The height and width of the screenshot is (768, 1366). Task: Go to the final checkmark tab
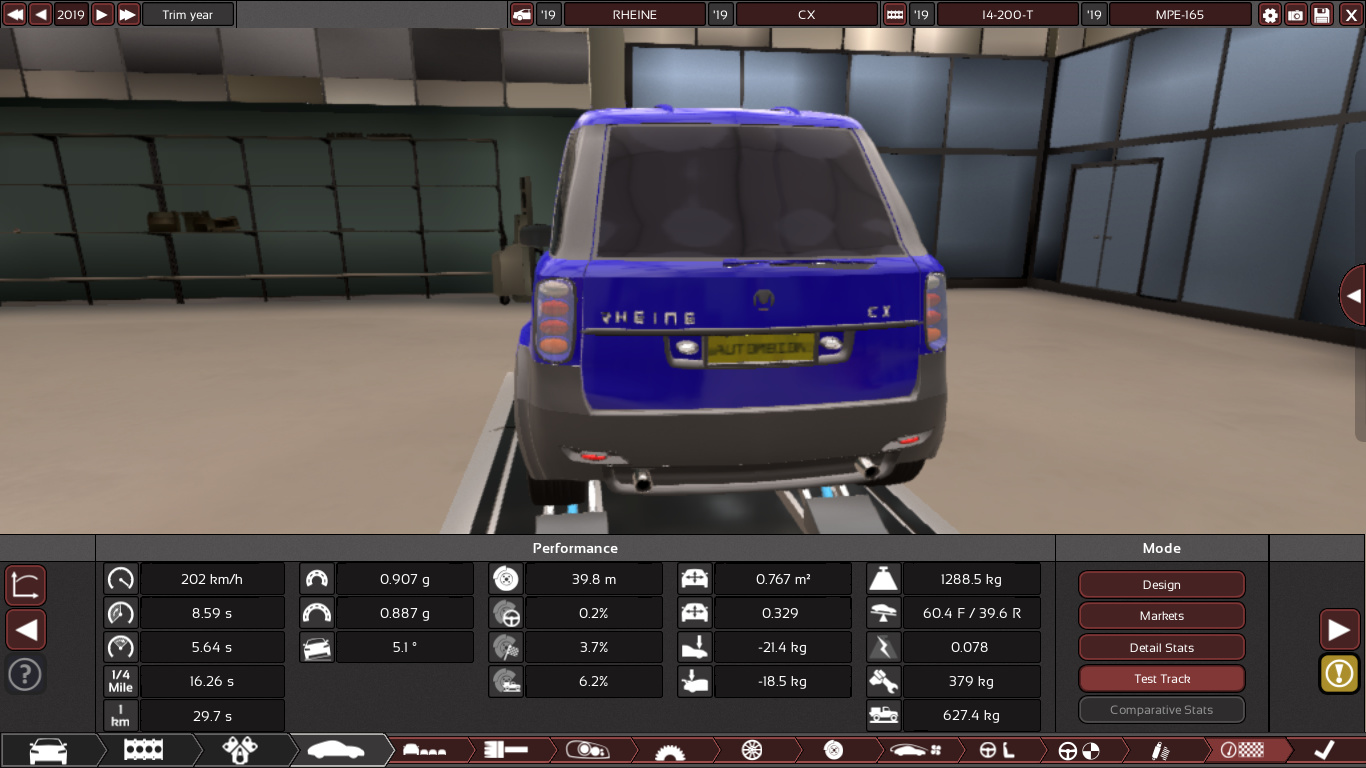1323,750
